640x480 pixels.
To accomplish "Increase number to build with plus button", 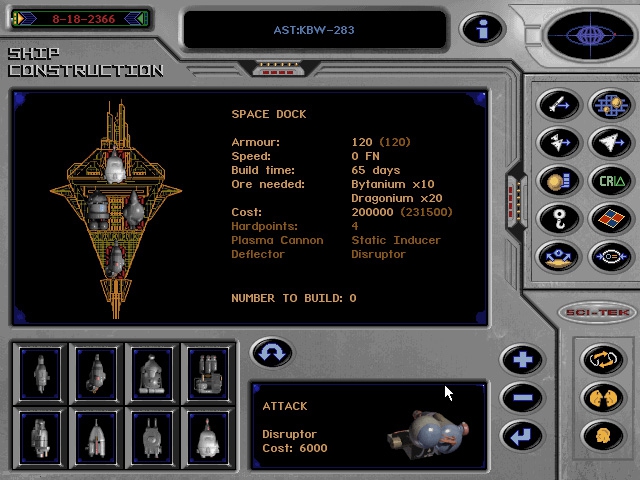I will click(521, 359).
